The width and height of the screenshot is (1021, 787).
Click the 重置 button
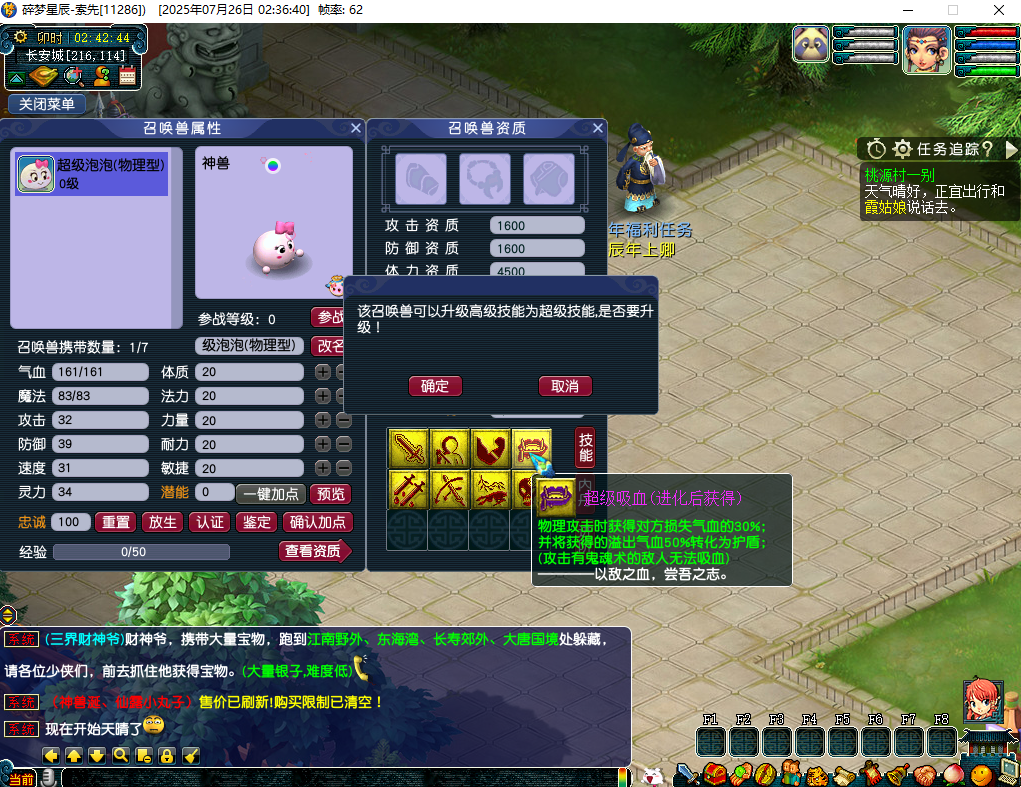click(x=116, y=522)
